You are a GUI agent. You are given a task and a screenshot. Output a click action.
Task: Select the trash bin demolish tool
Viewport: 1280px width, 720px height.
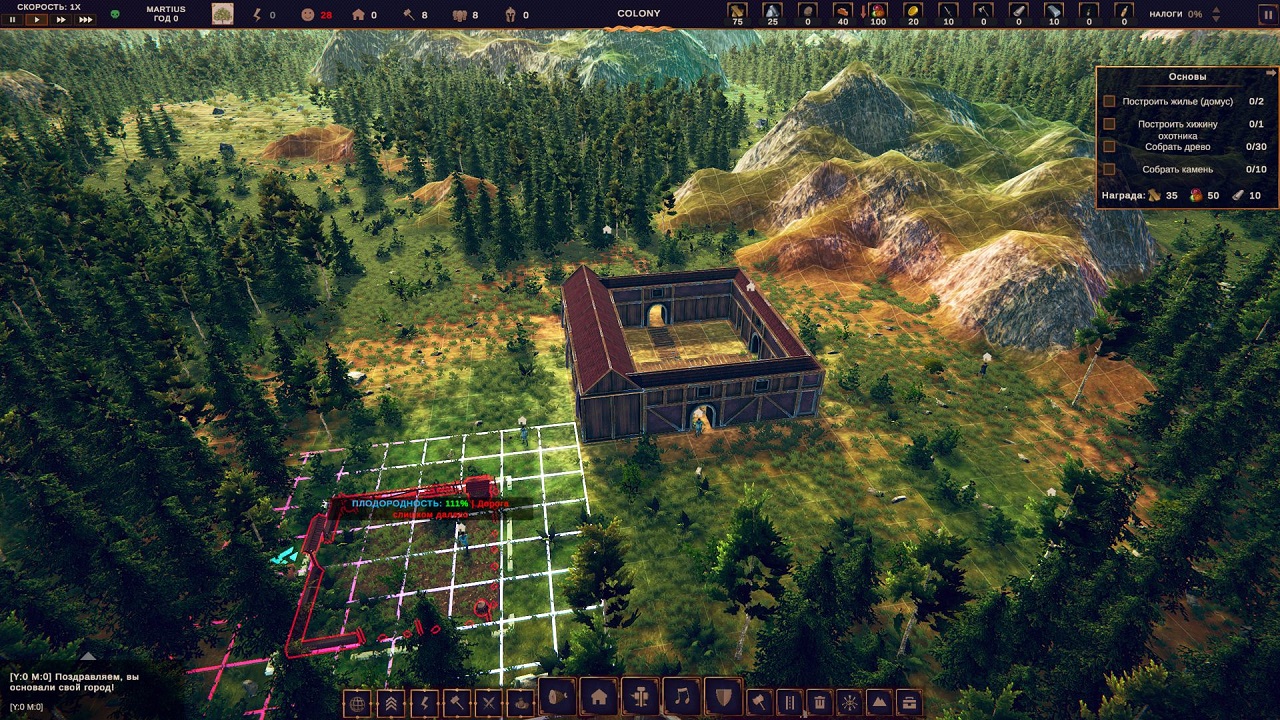(x=819, y=703)
